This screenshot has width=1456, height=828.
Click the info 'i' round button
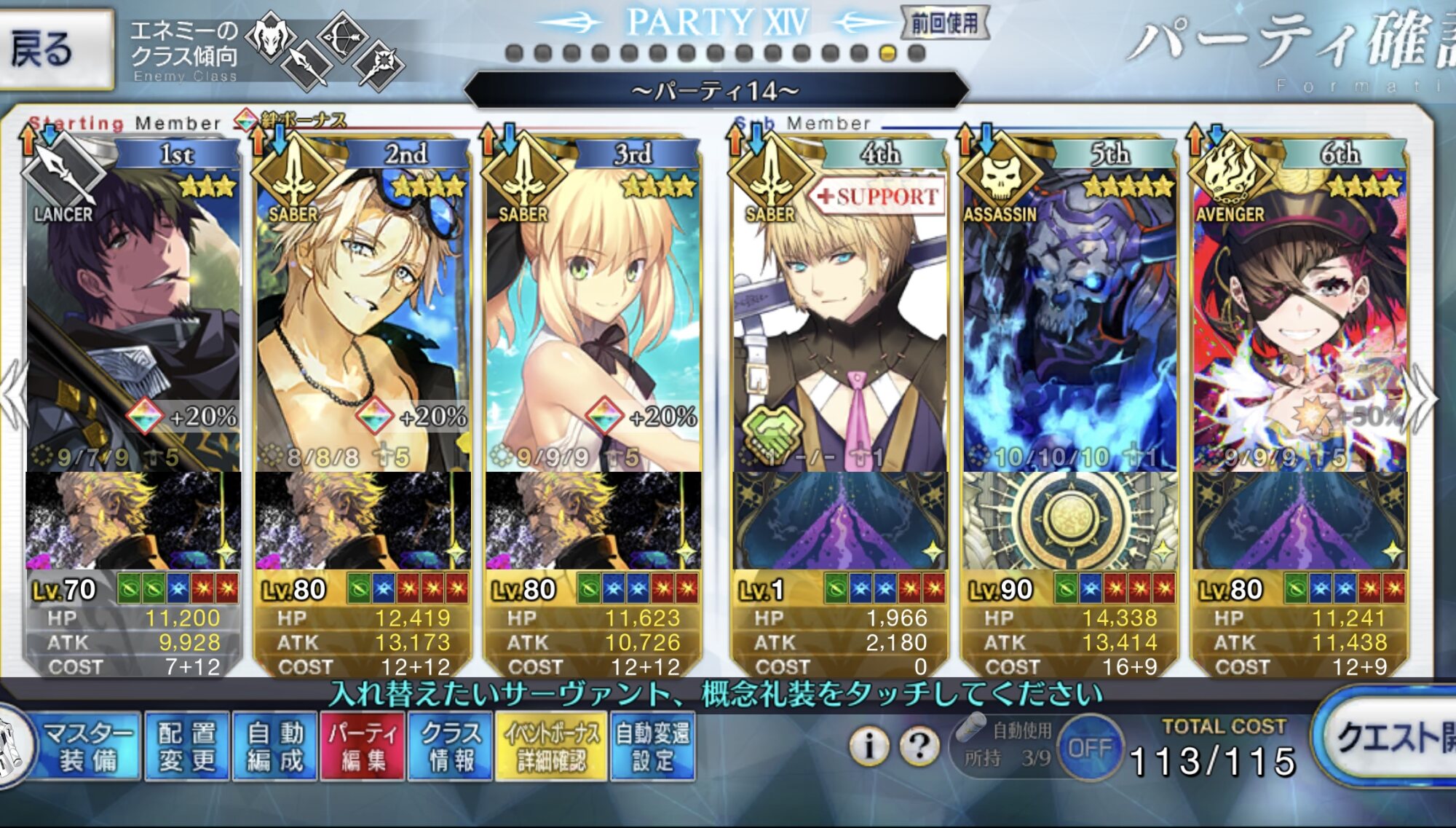[x=868, y=746]
